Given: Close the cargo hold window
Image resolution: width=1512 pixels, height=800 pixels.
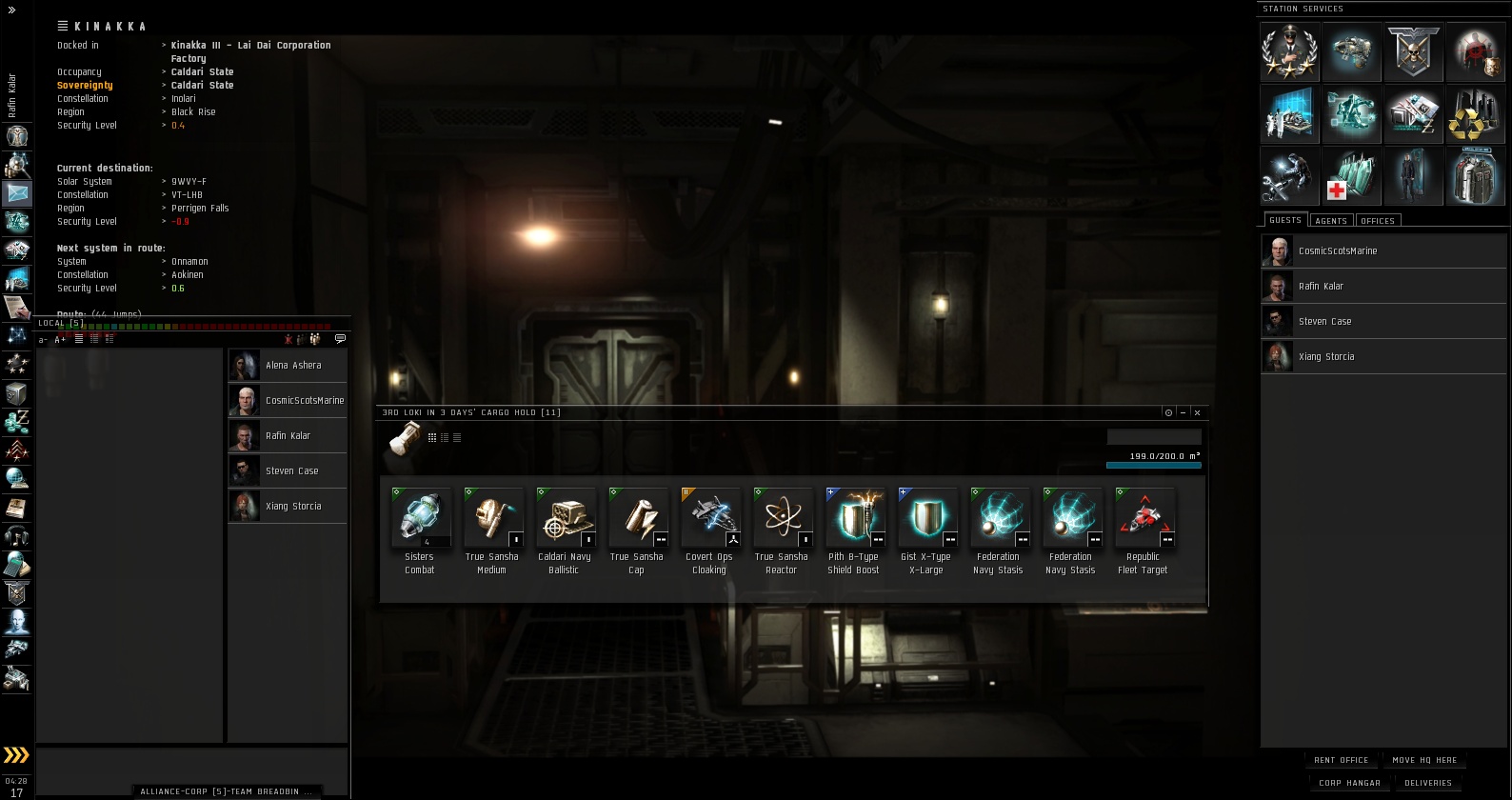Looking at the screenshot, I should (1198, 412).
